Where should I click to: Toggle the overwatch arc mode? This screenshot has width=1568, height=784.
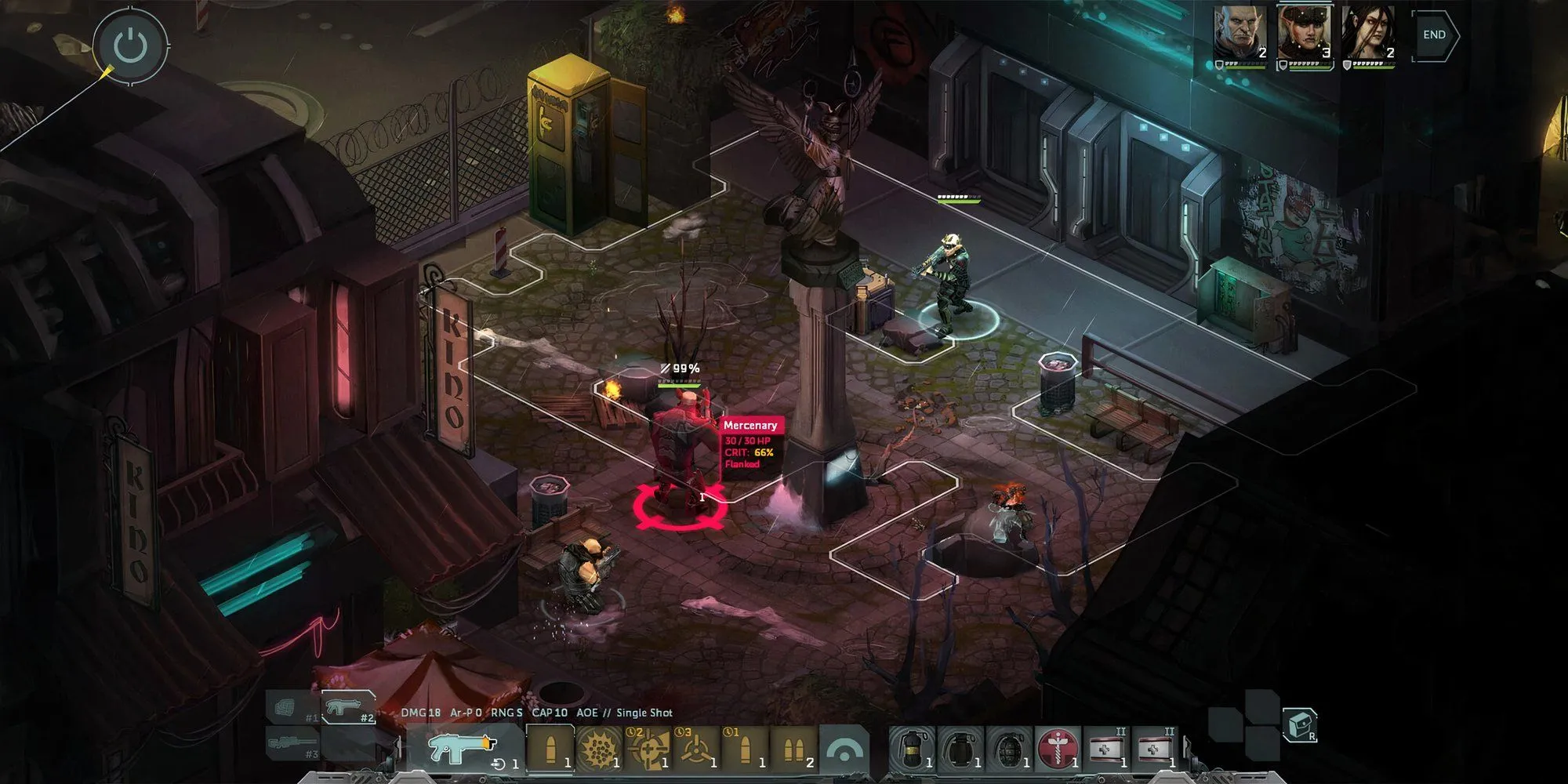point(845,747)
